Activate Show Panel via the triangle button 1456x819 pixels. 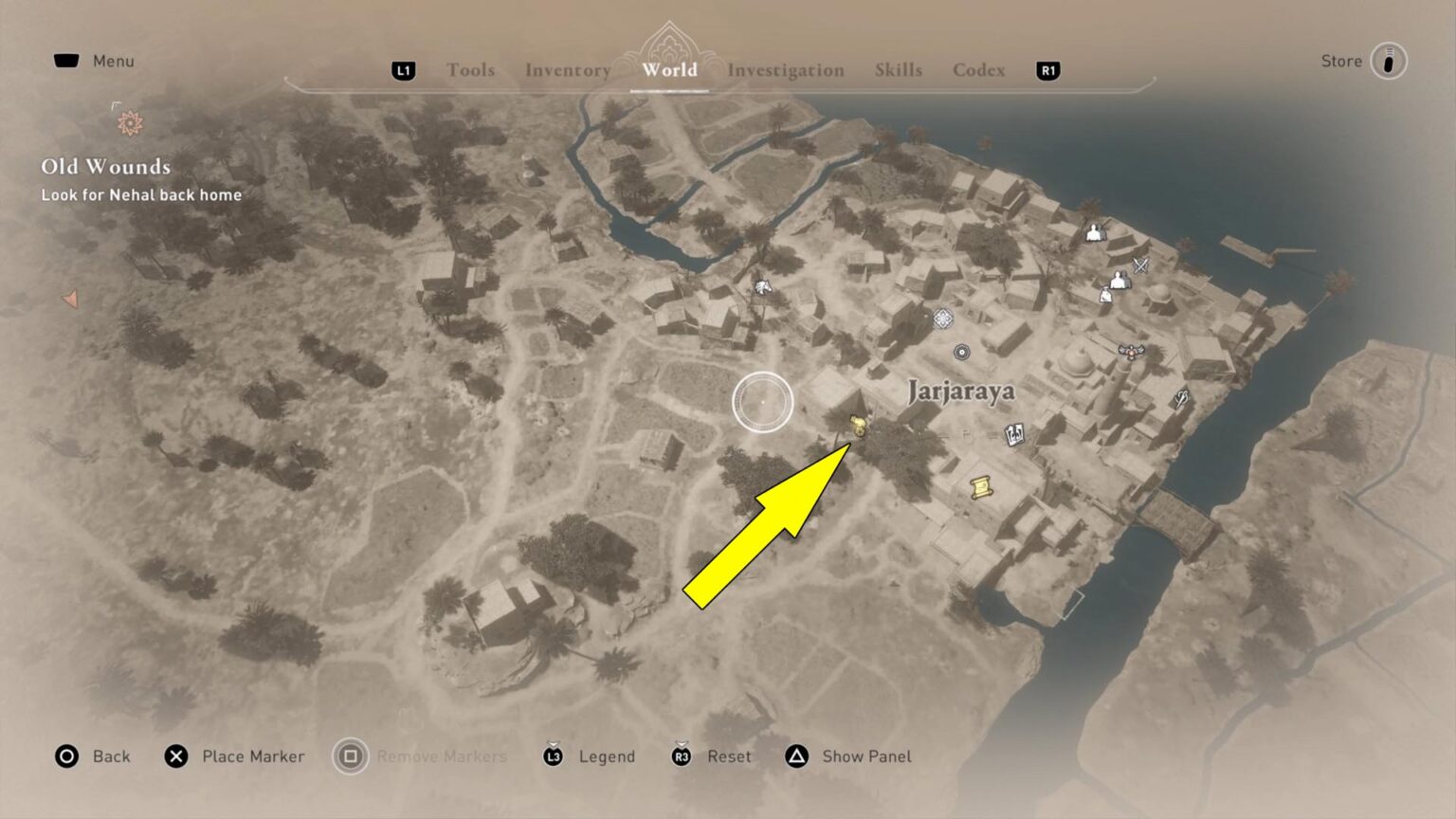(x=865, y=756)
